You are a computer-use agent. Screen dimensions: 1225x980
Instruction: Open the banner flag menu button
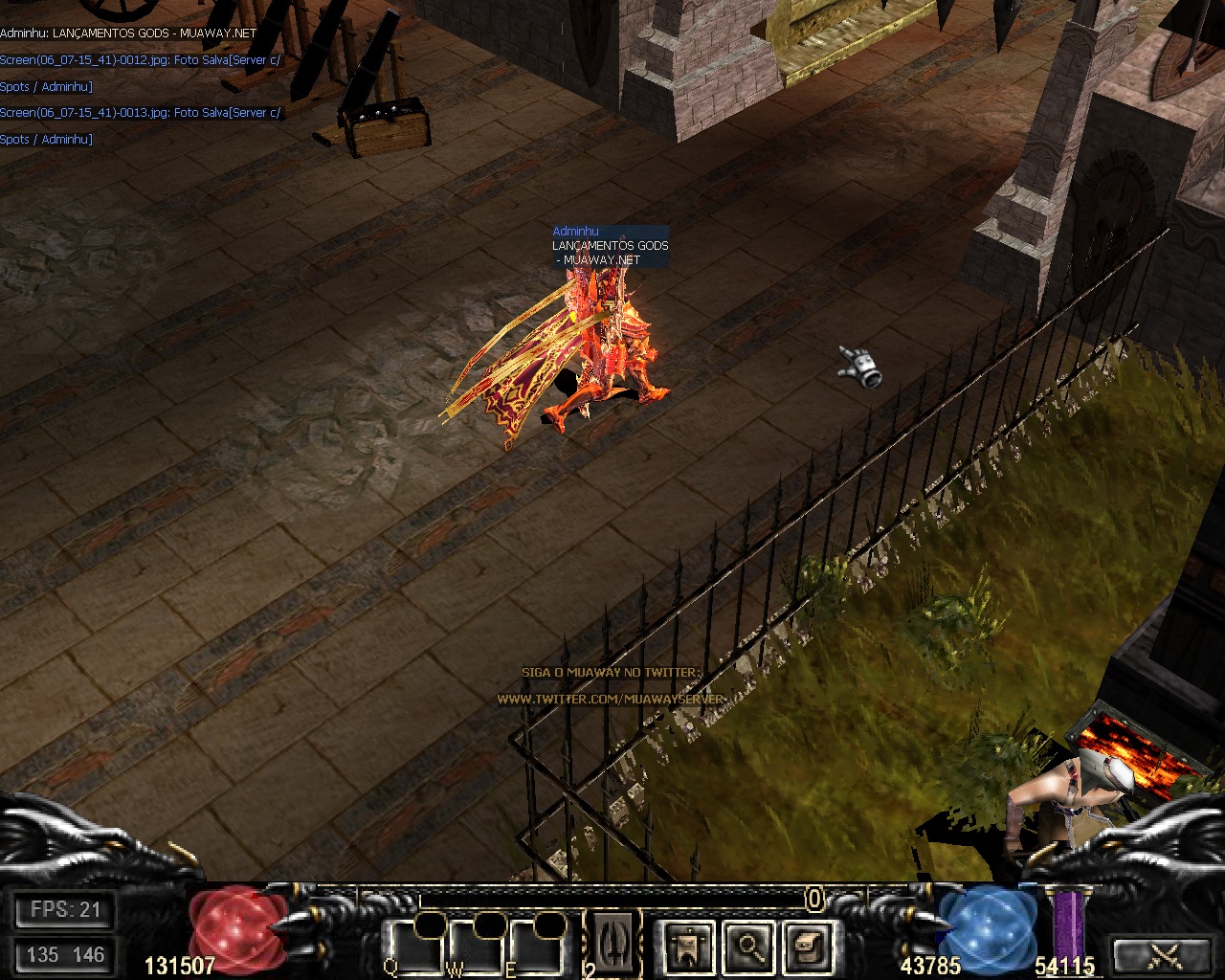690,947
